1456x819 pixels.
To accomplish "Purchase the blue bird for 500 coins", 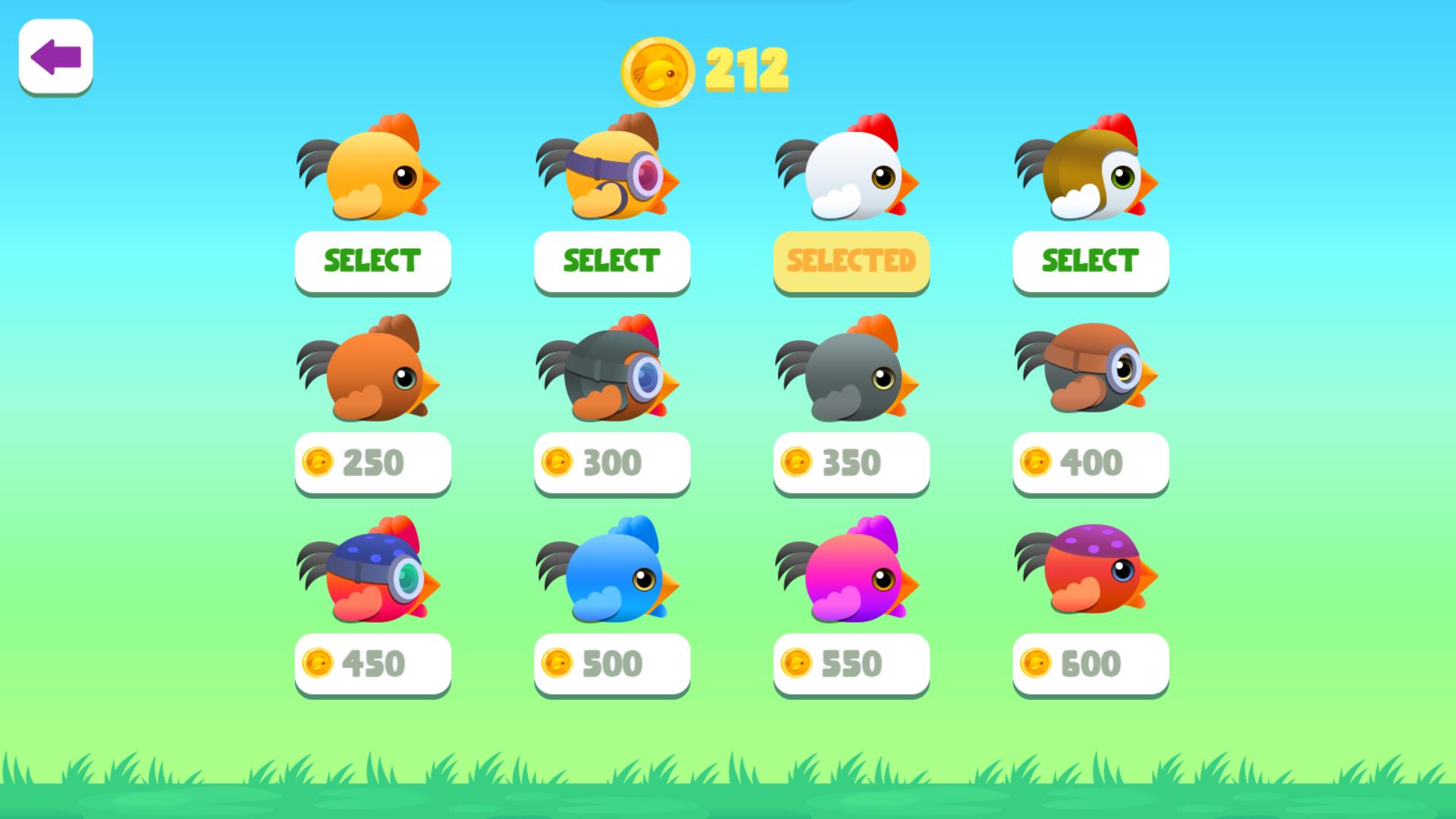I will 611,664.
